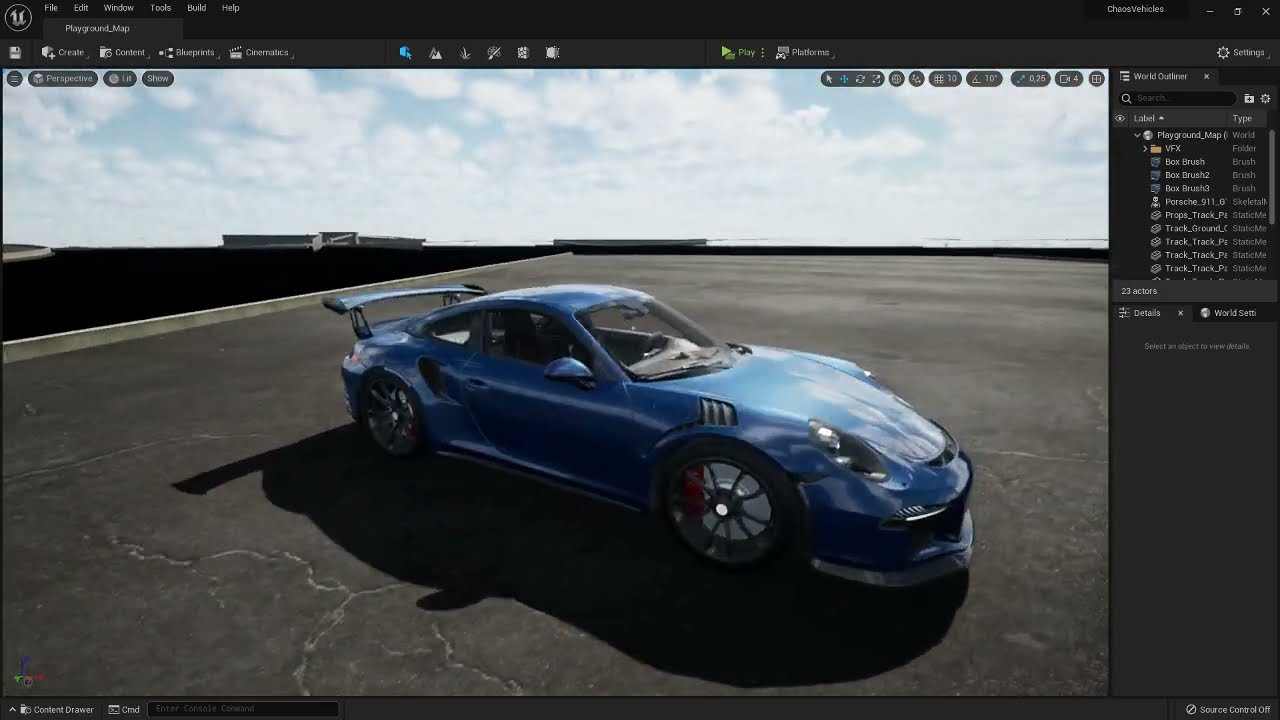The image size is (1280, 720).
Task: Expand the VFX folder
Action: tap(1145, 148)
